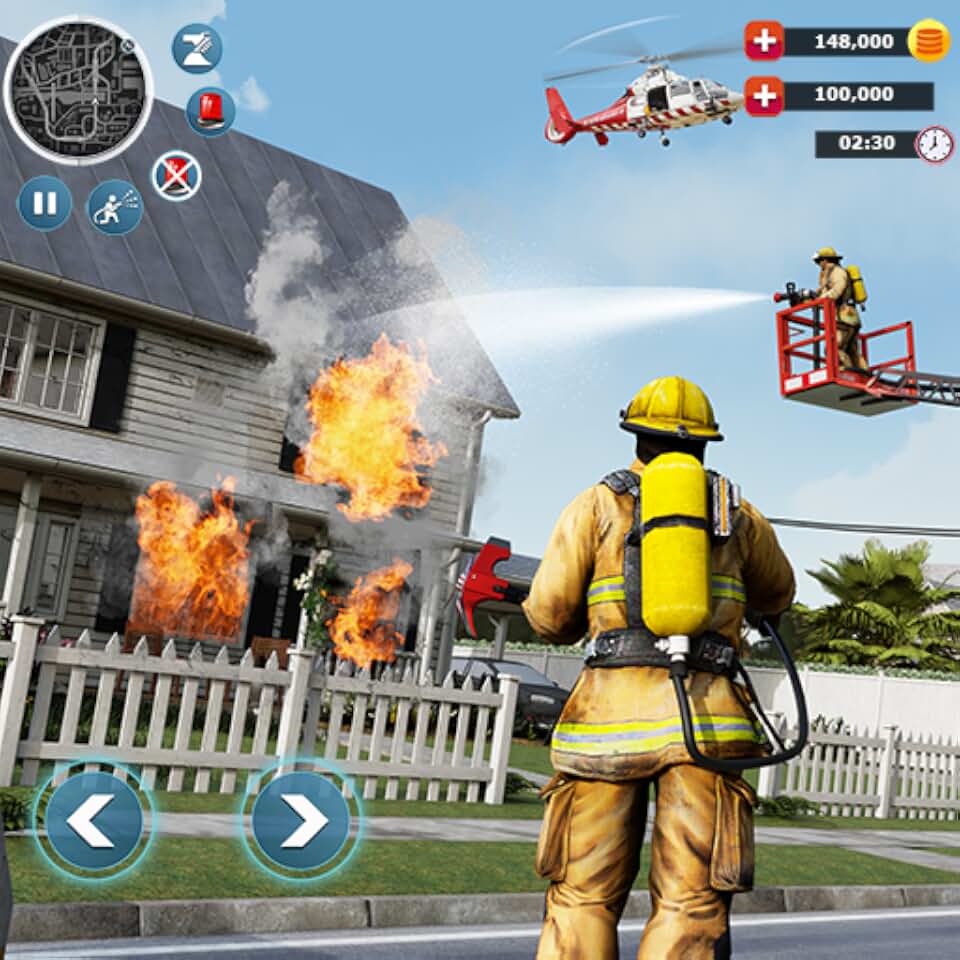Open the circular city minimap
The image size is (960, 960).
tap(79, 90)
